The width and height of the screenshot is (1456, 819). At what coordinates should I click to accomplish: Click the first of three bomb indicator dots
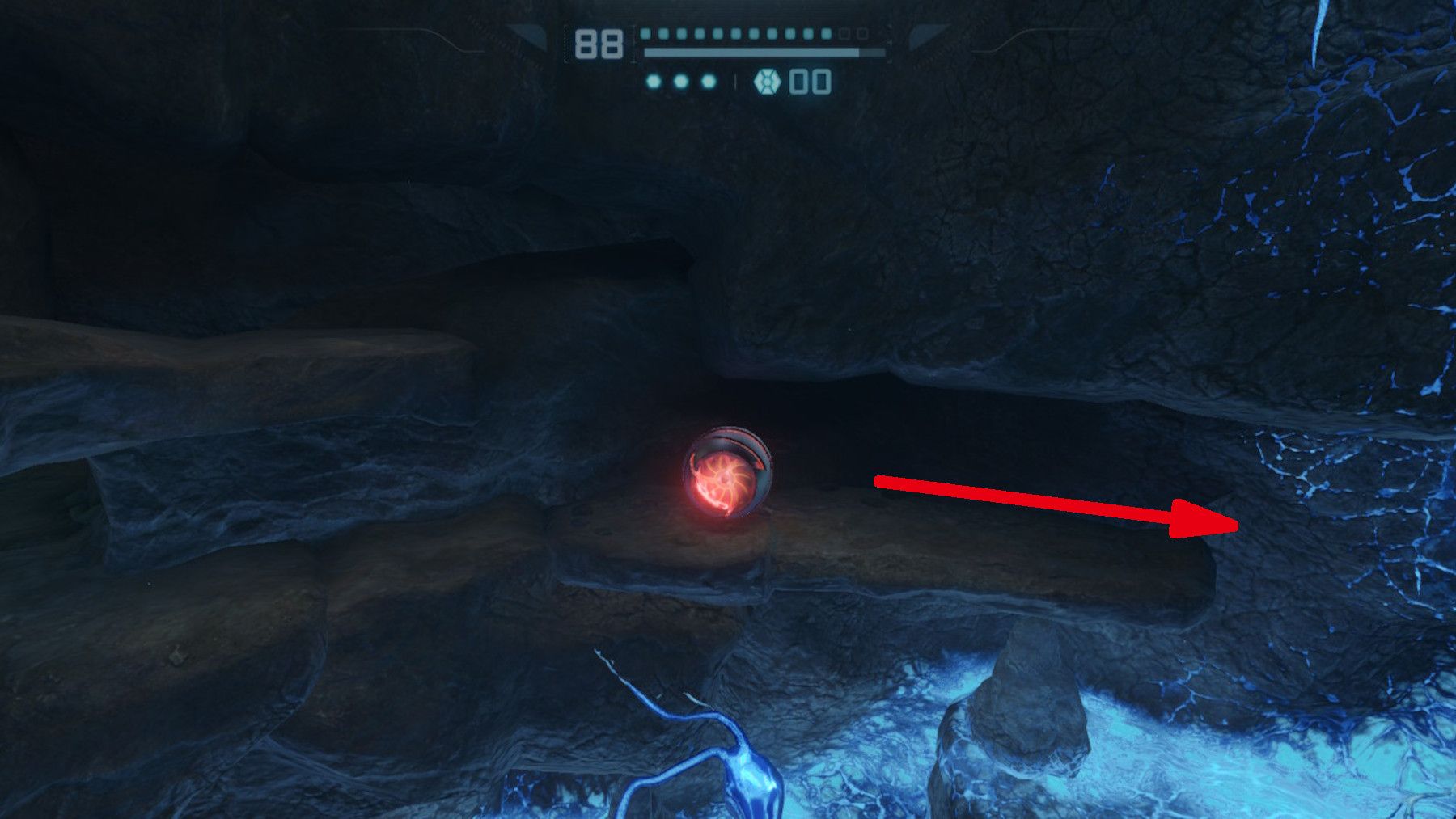tap(653, 81)
